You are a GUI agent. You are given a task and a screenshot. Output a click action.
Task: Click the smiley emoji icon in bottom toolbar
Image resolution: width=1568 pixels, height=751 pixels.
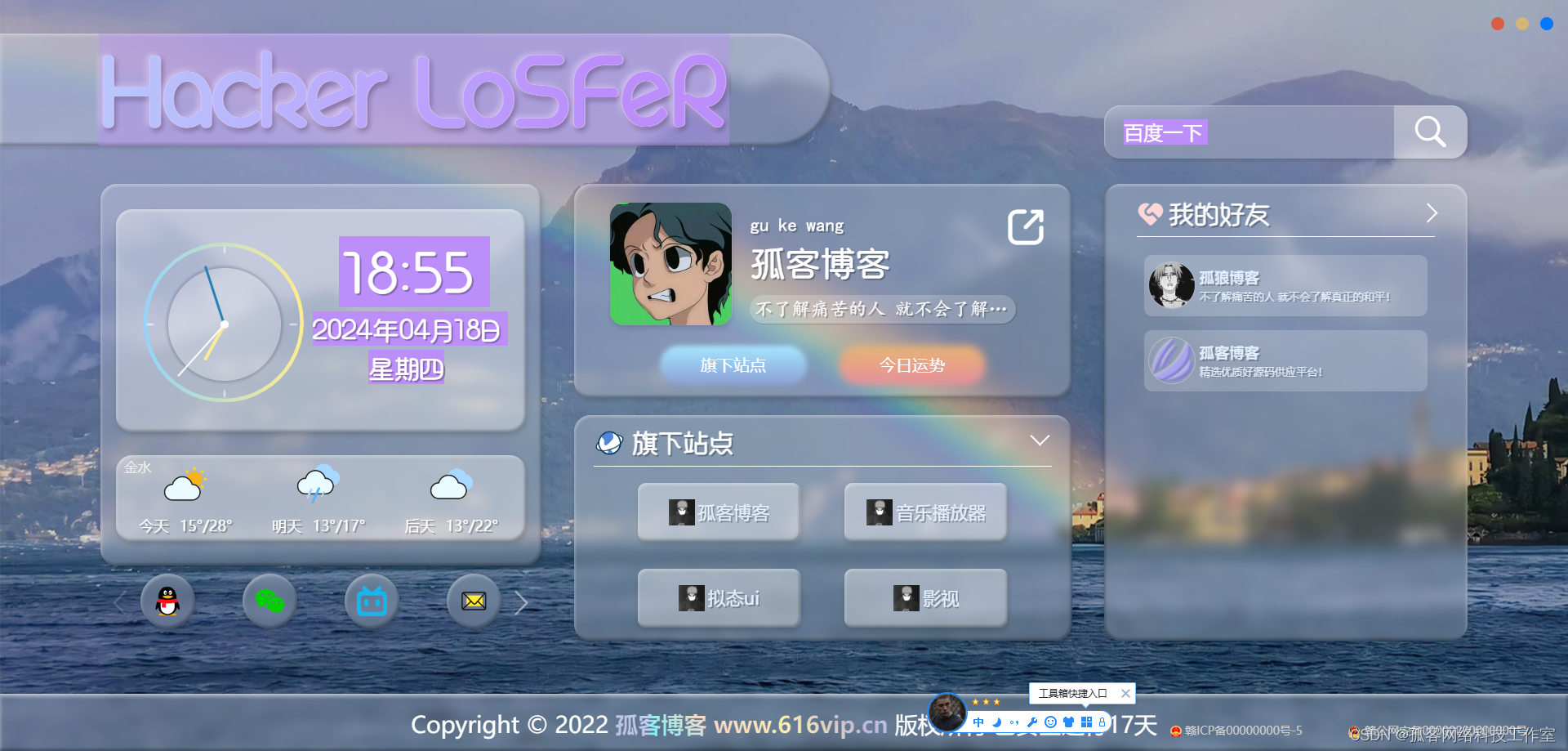pos(1050,722)
